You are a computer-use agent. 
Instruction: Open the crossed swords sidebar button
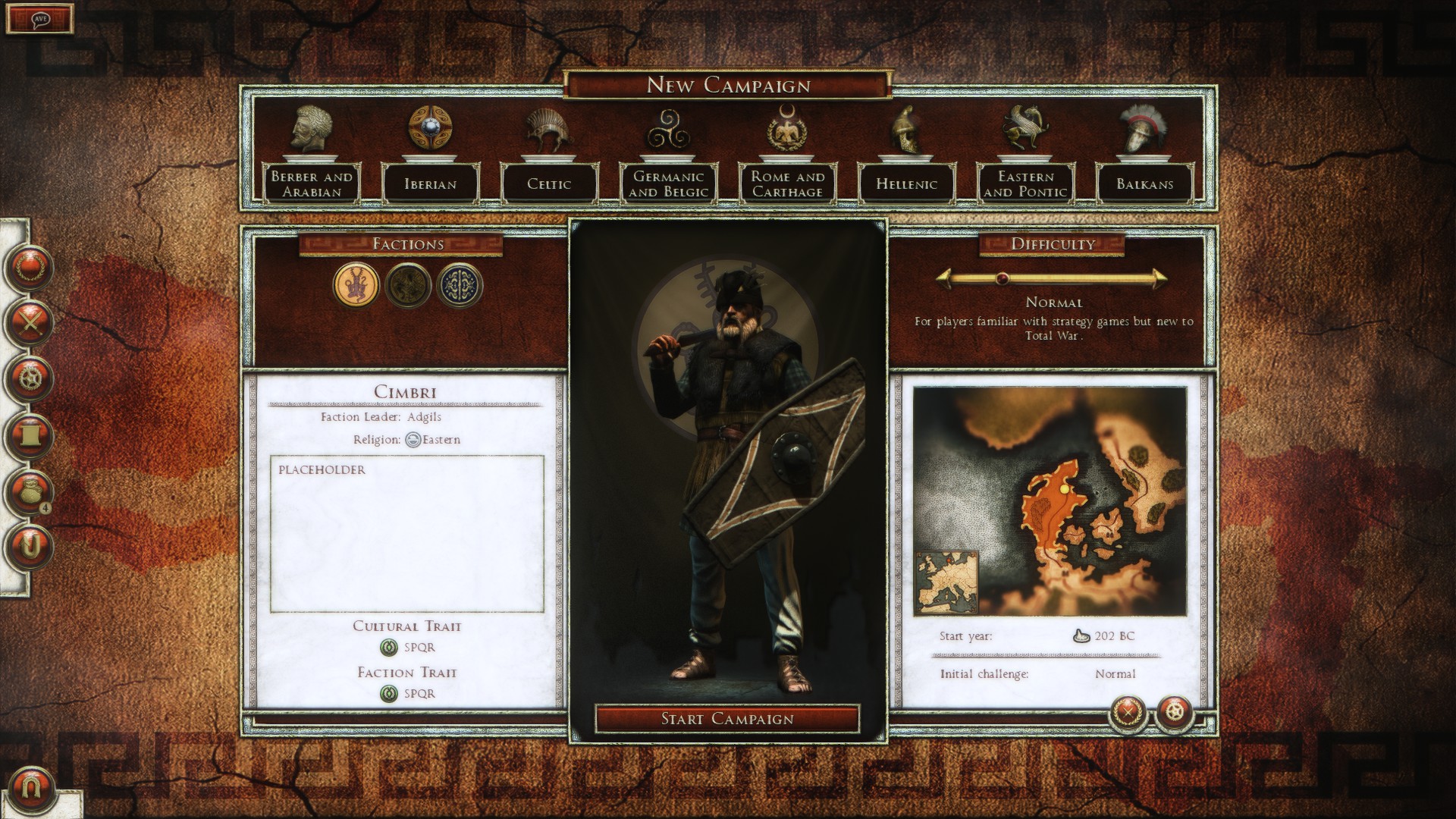[x=30, y=323]
